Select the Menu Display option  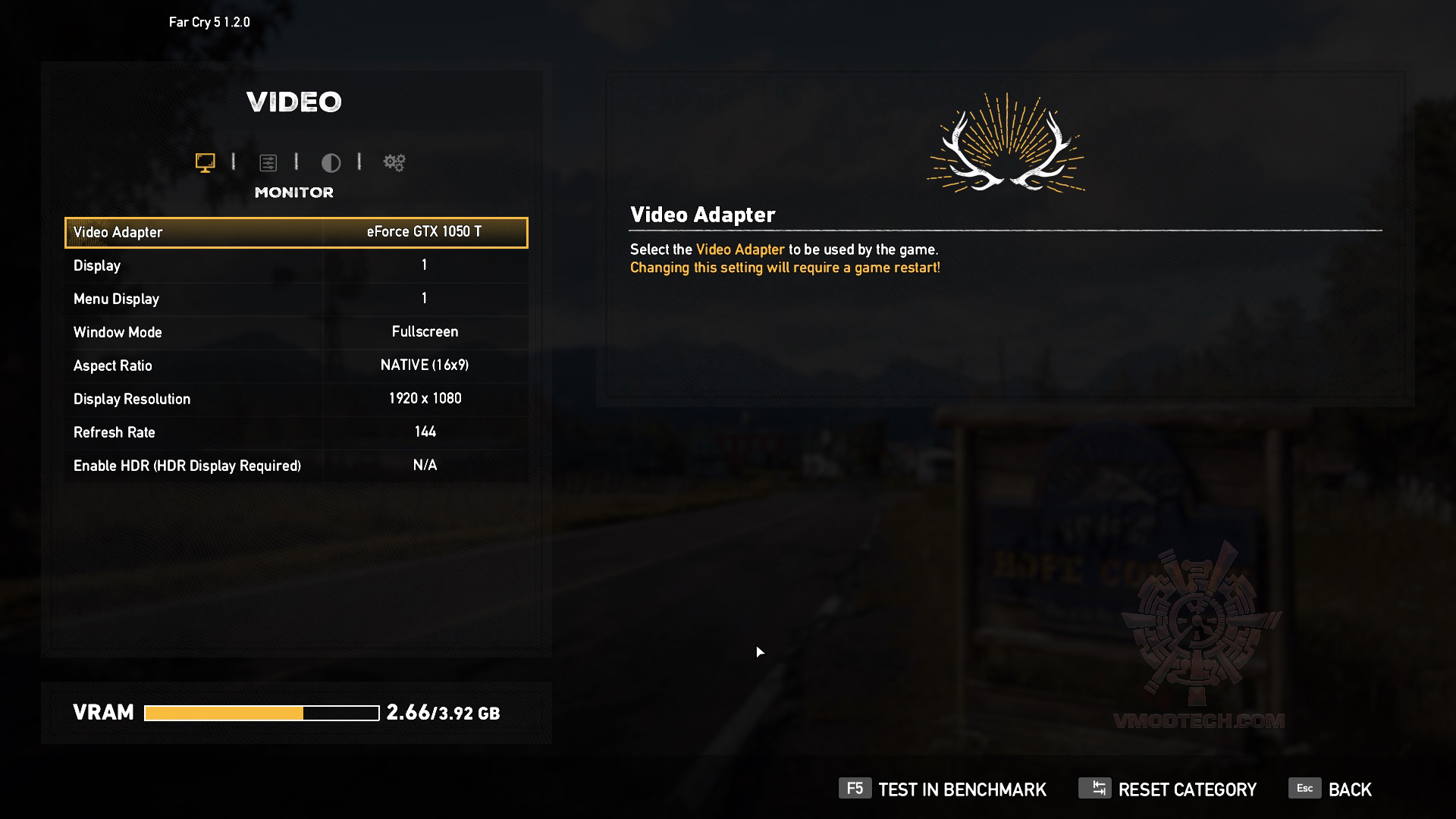[x=296, y=299]
